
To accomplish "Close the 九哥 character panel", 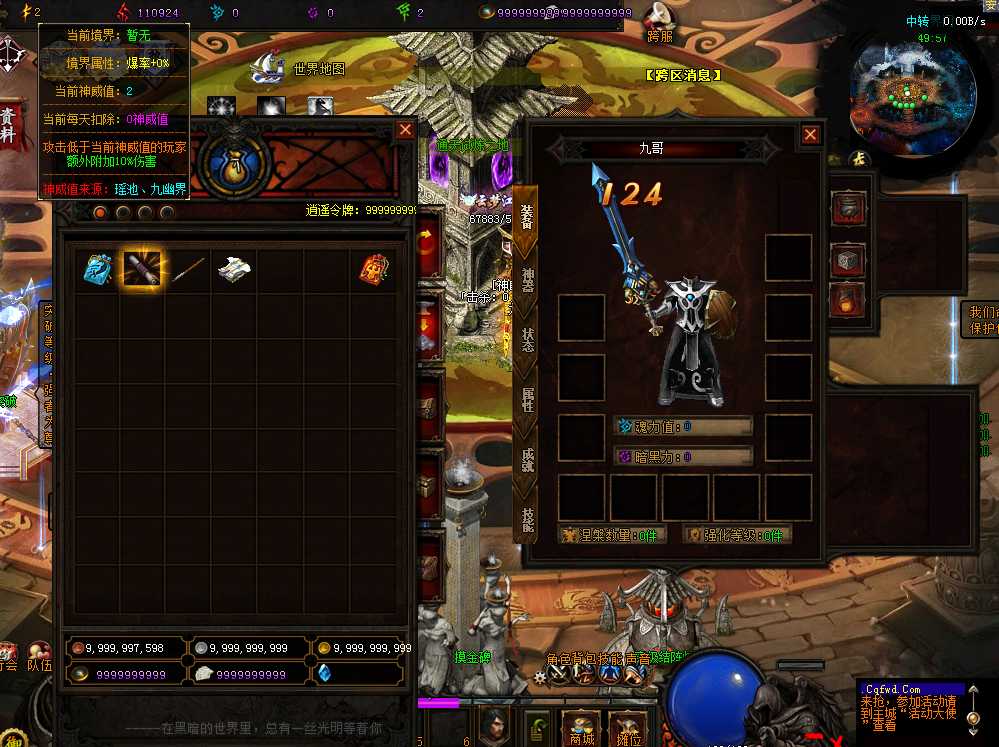I will (810, 135).
